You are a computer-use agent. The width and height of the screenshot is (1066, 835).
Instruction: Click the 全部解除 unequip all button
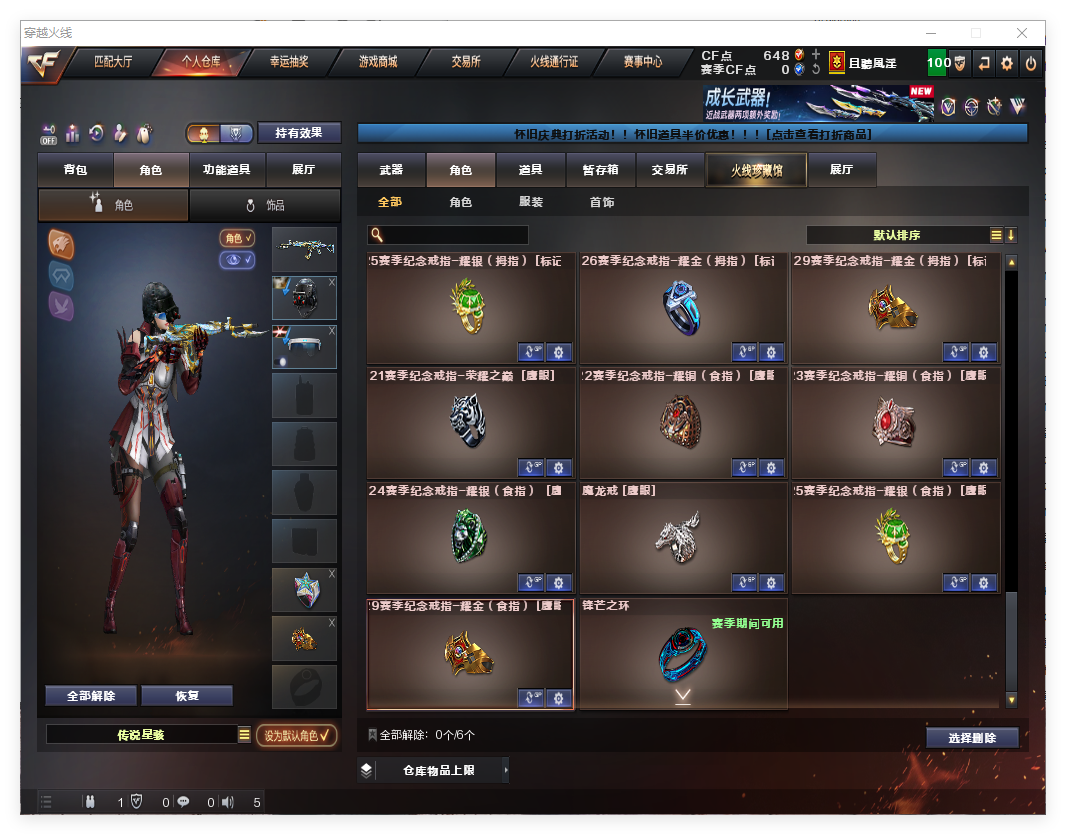pos(91,696)
